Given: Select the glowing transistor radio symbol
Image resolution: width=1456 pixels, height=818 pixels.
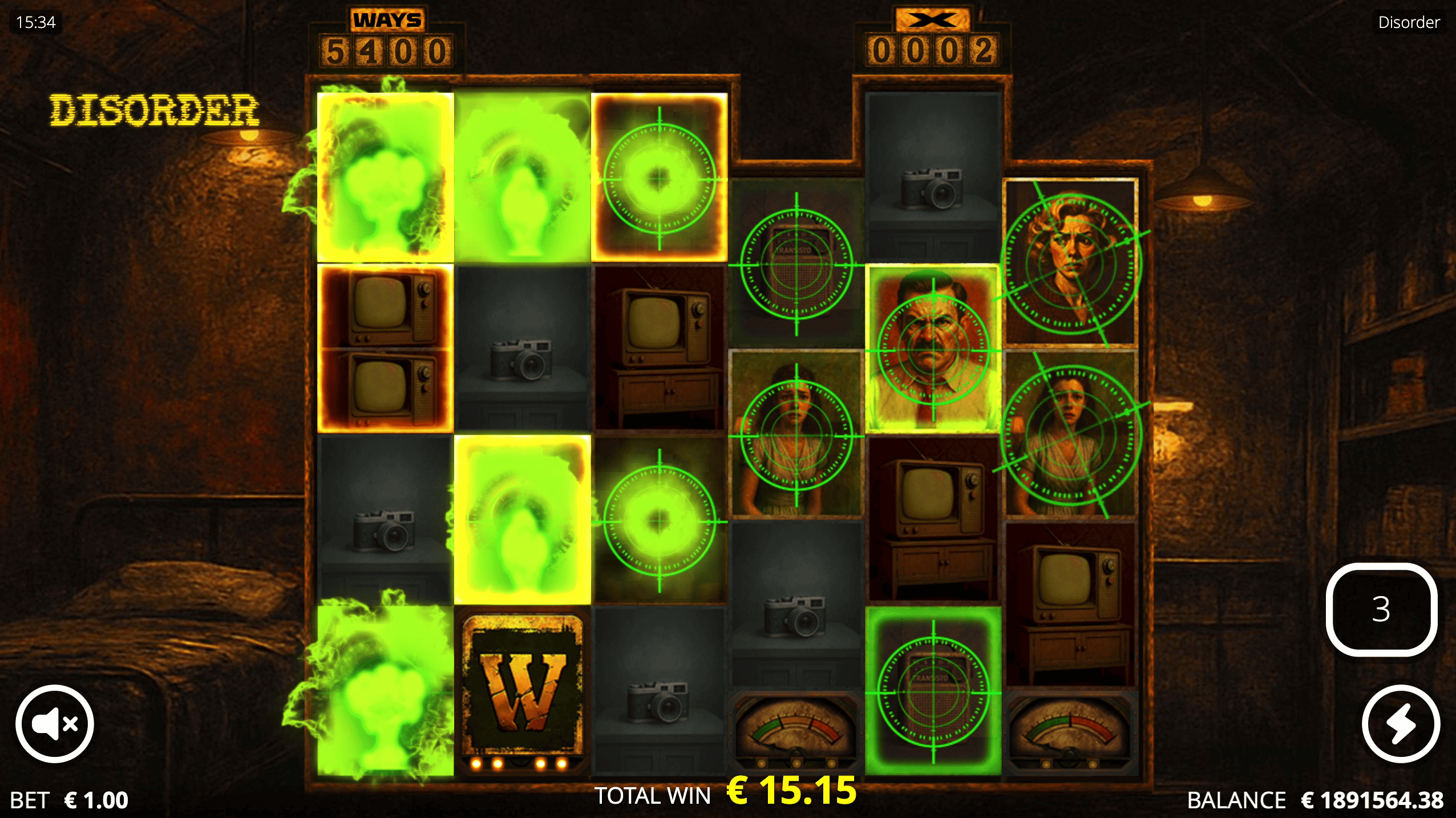Looking at the screenshot, I should point(932,693).
